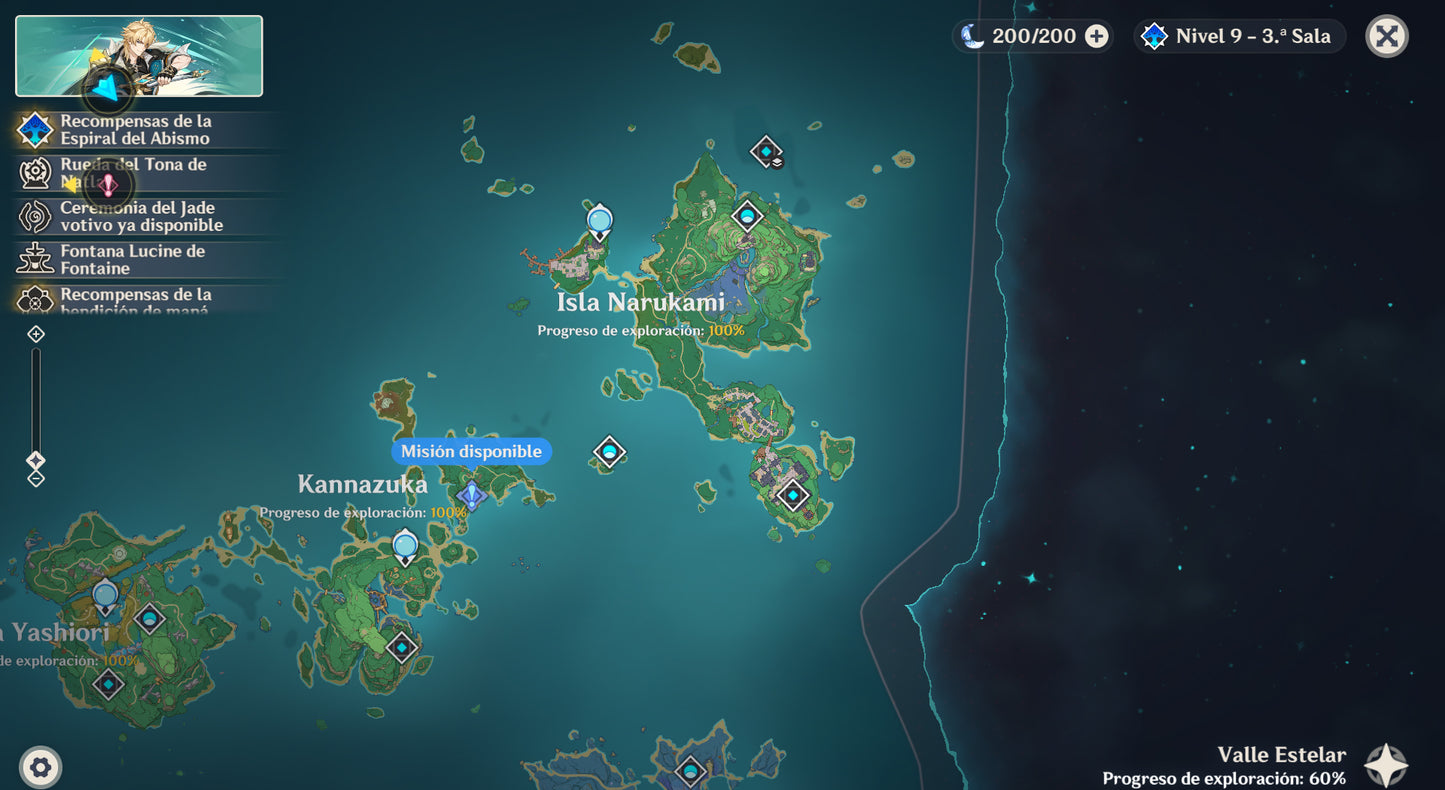
Task: Close the map with the X button
Action: pyautogui.click(x=1386, y=36)
